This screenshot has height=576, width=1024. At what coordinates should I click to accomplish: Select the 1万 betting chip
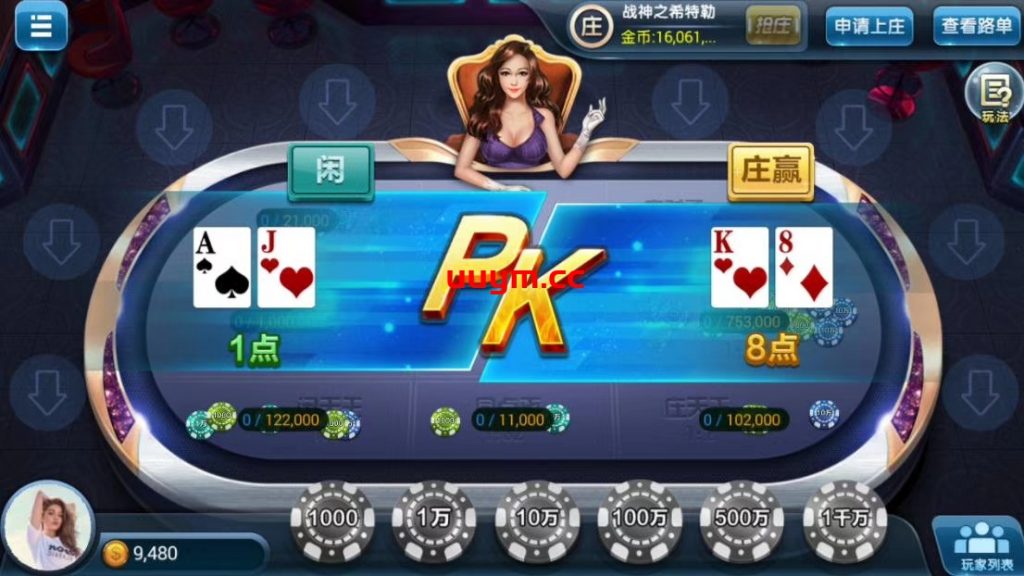pyautogui.click(x=434, y=518)
